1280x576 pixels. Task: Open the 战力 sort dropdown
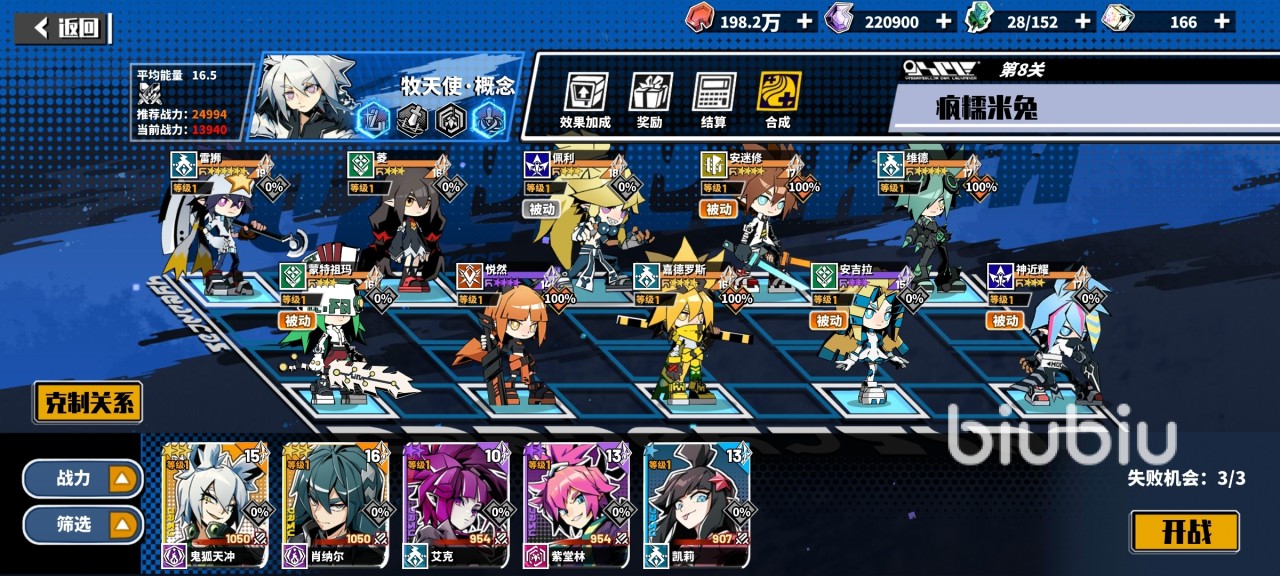(x=83, y=479)
